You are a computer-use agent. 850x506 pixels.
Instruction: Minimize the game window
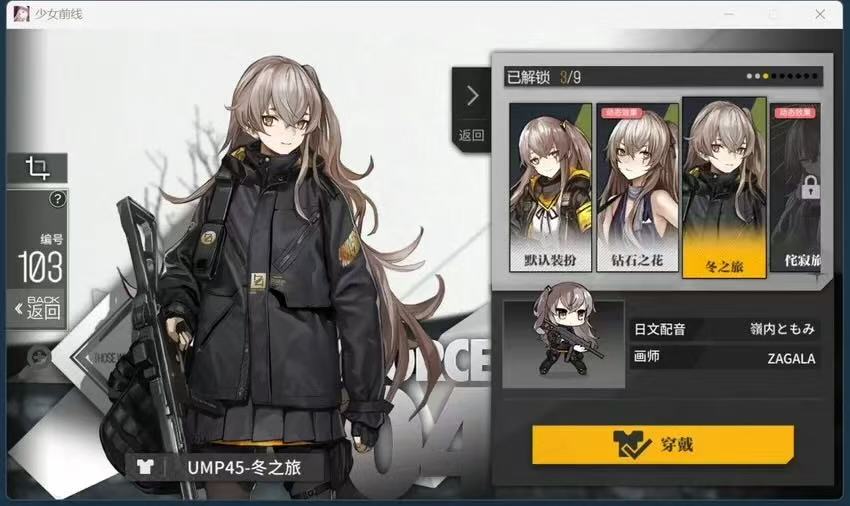[x=727, y=14]
